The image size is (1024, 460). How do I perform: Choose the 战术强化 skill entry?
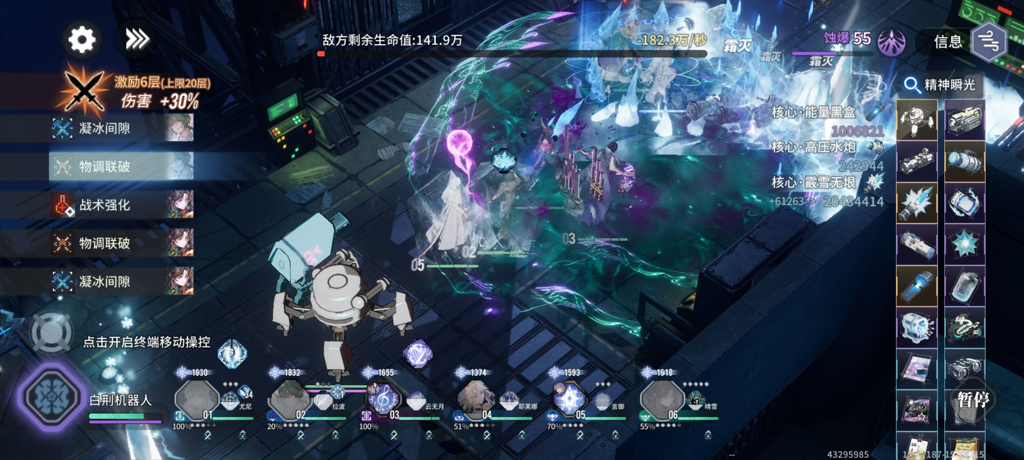coord(121,205)
